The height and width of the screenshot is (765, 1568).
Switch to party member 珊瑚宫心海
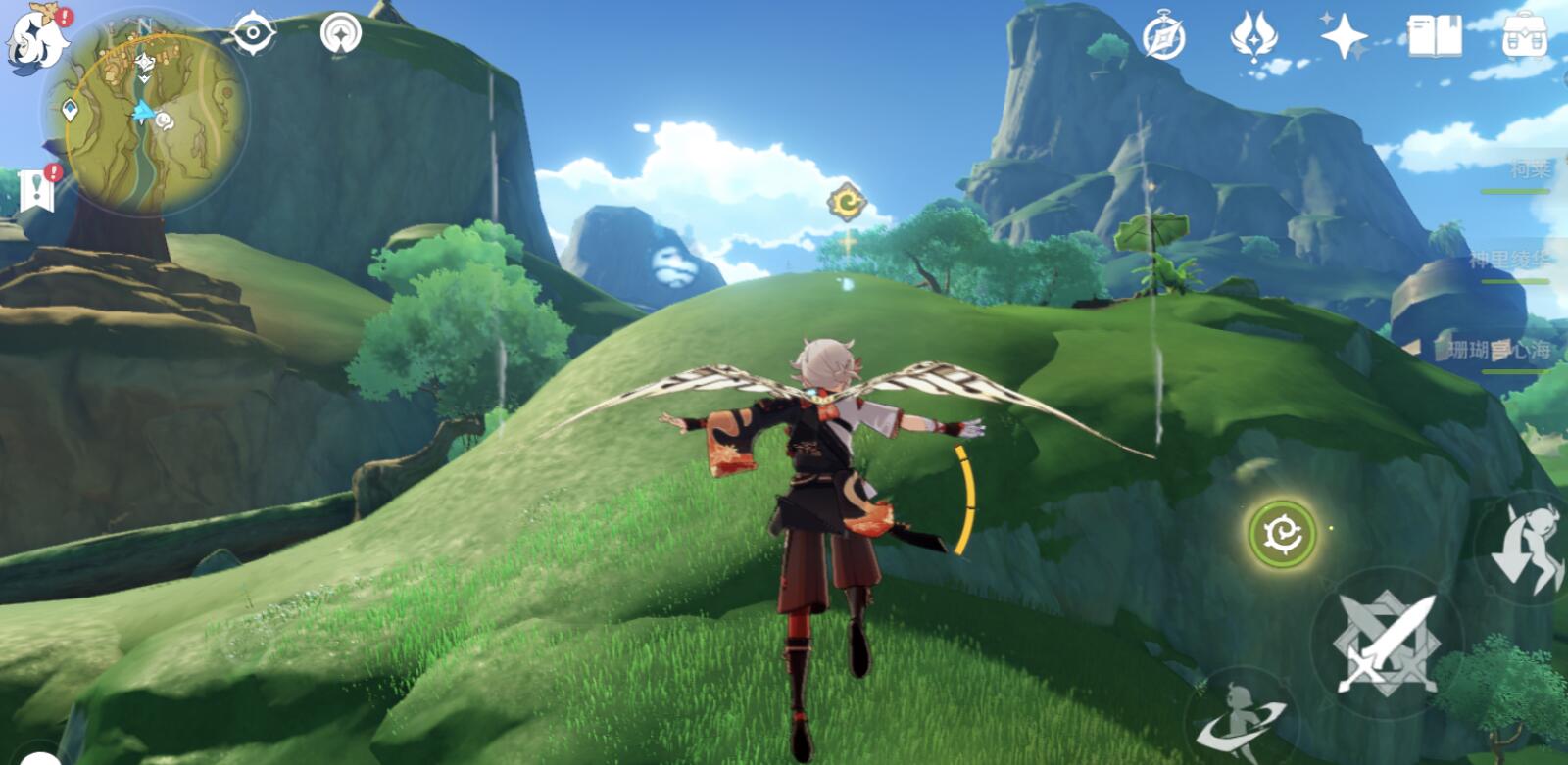[x=1497, y=350]
